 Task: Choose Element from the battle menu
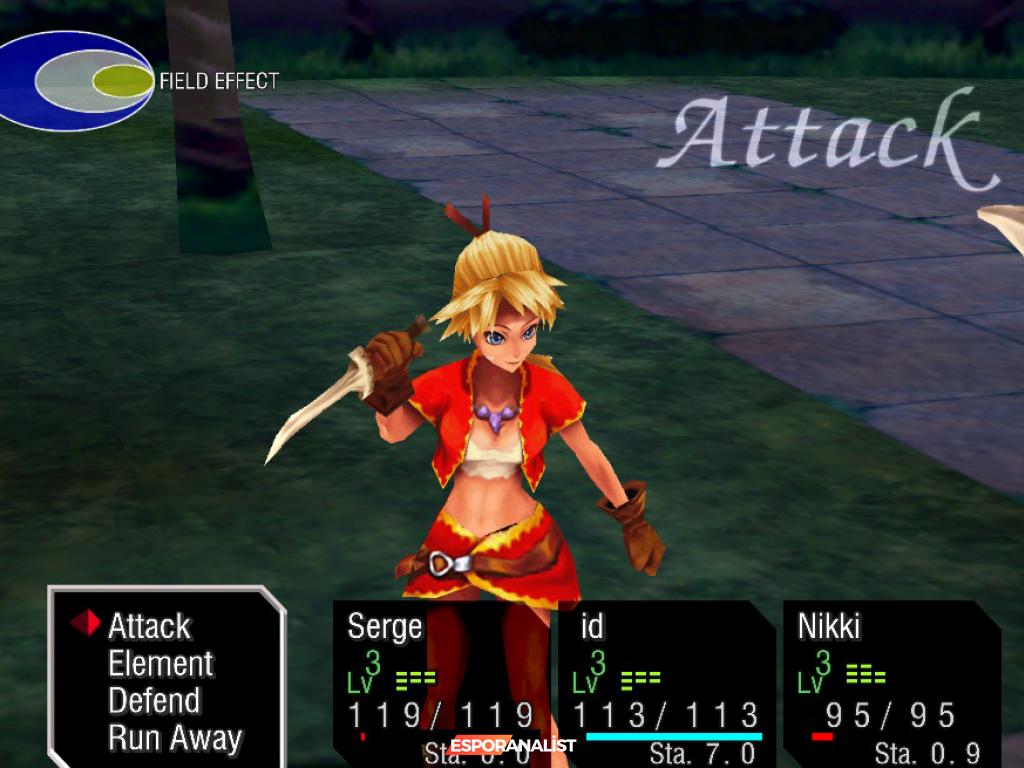(160, 664)
